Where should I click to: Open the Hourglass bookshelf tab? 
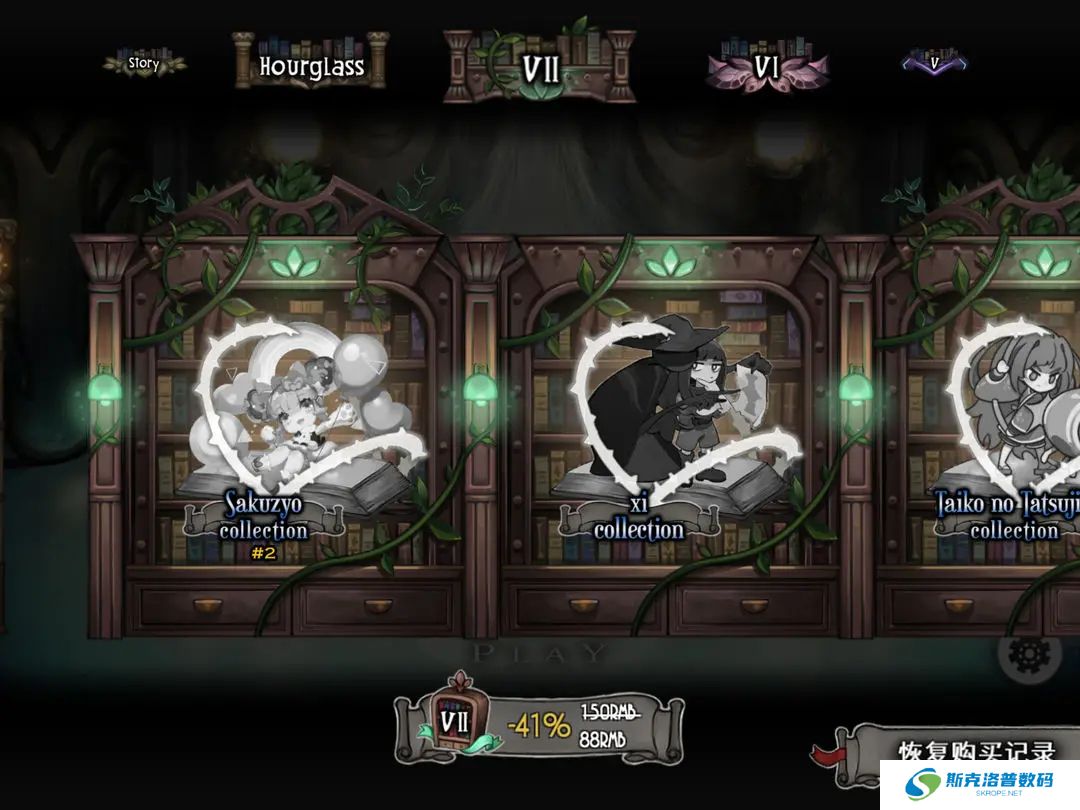[x=311, y=66]
